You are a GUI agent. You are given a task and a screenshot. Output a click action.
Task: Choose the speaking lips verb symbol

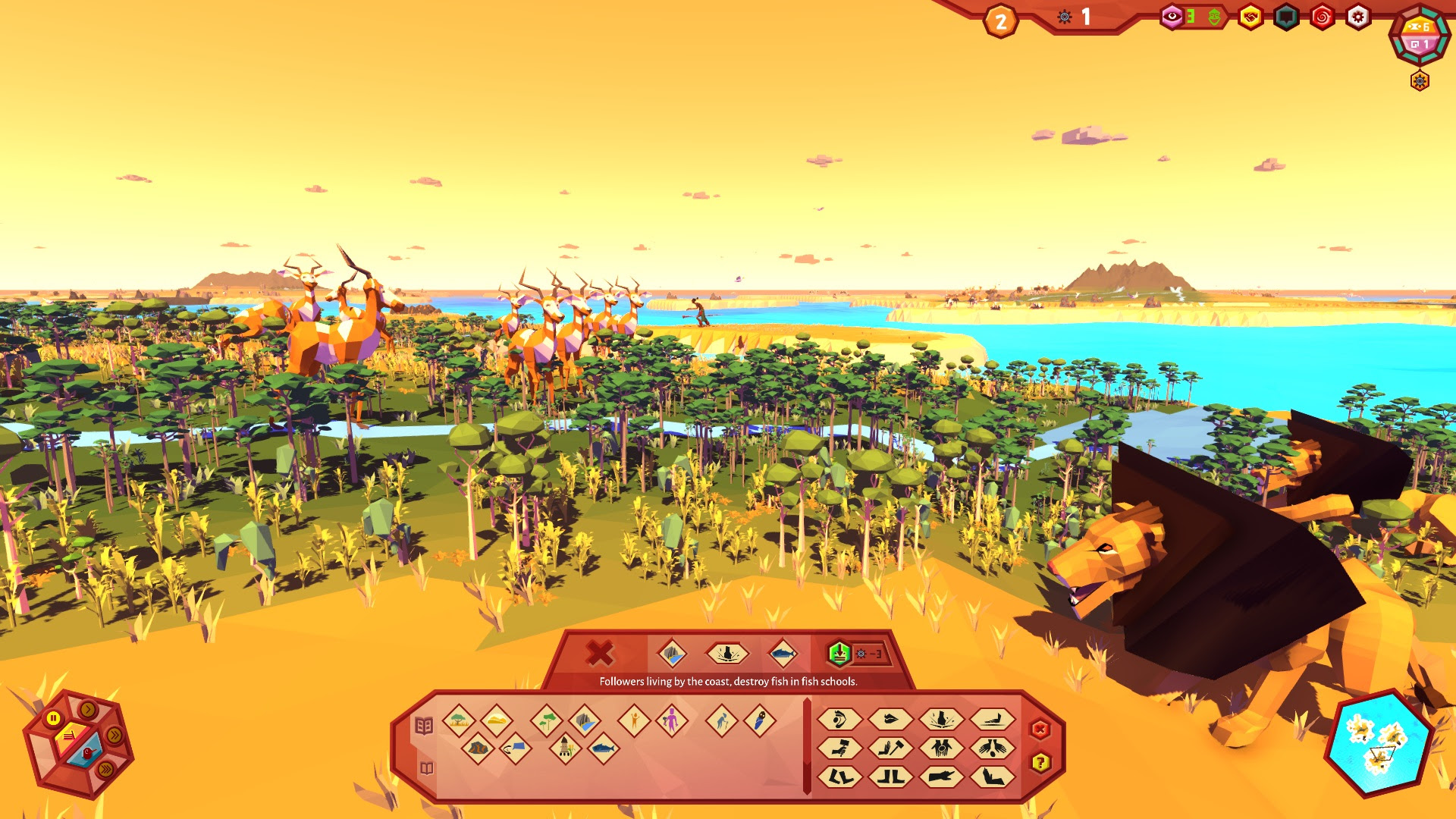point(890,719)
